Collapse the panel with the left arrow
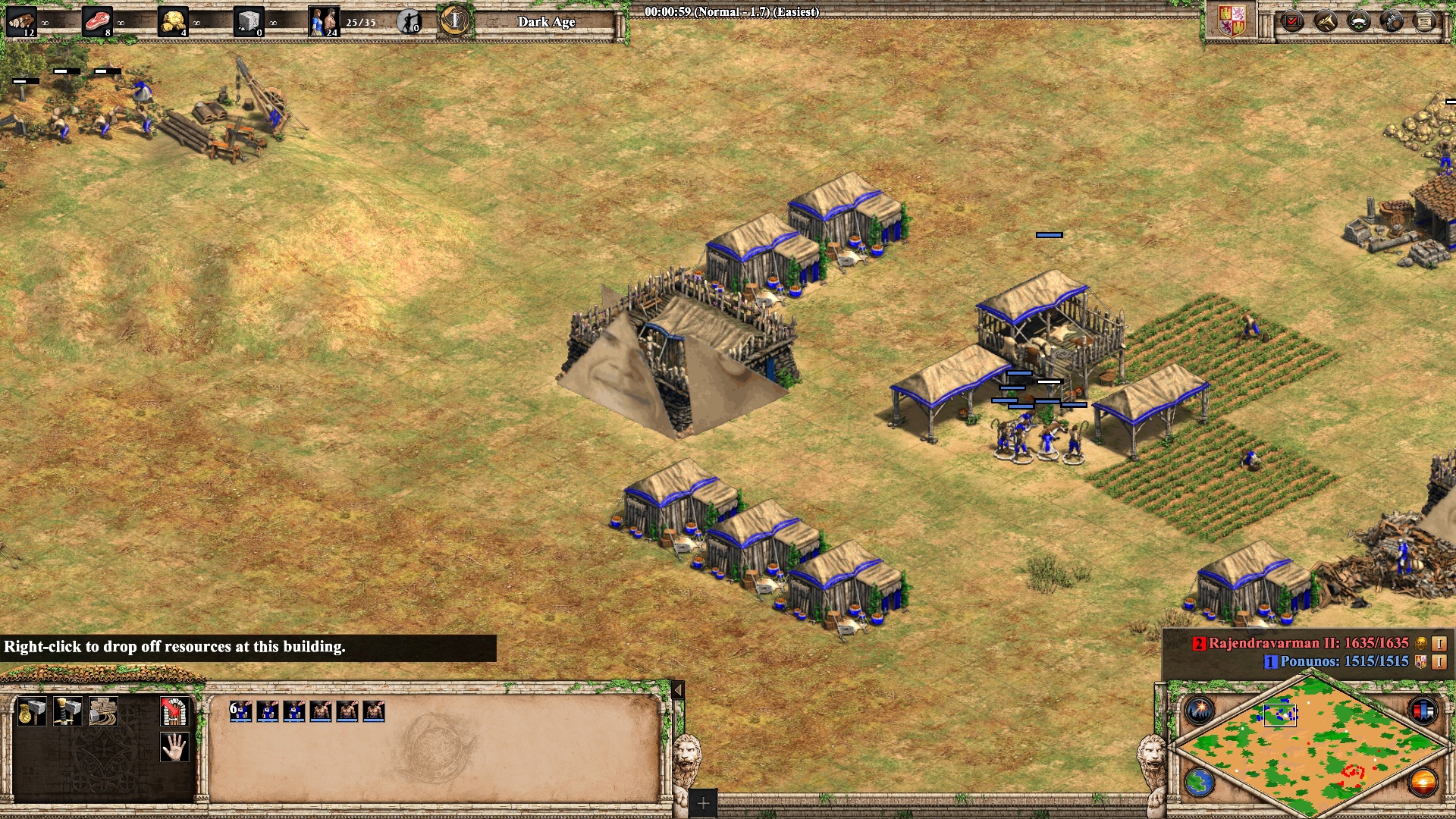Viewport: 1456px width, 819px height. pyautogui.click(x=678, y=690)
